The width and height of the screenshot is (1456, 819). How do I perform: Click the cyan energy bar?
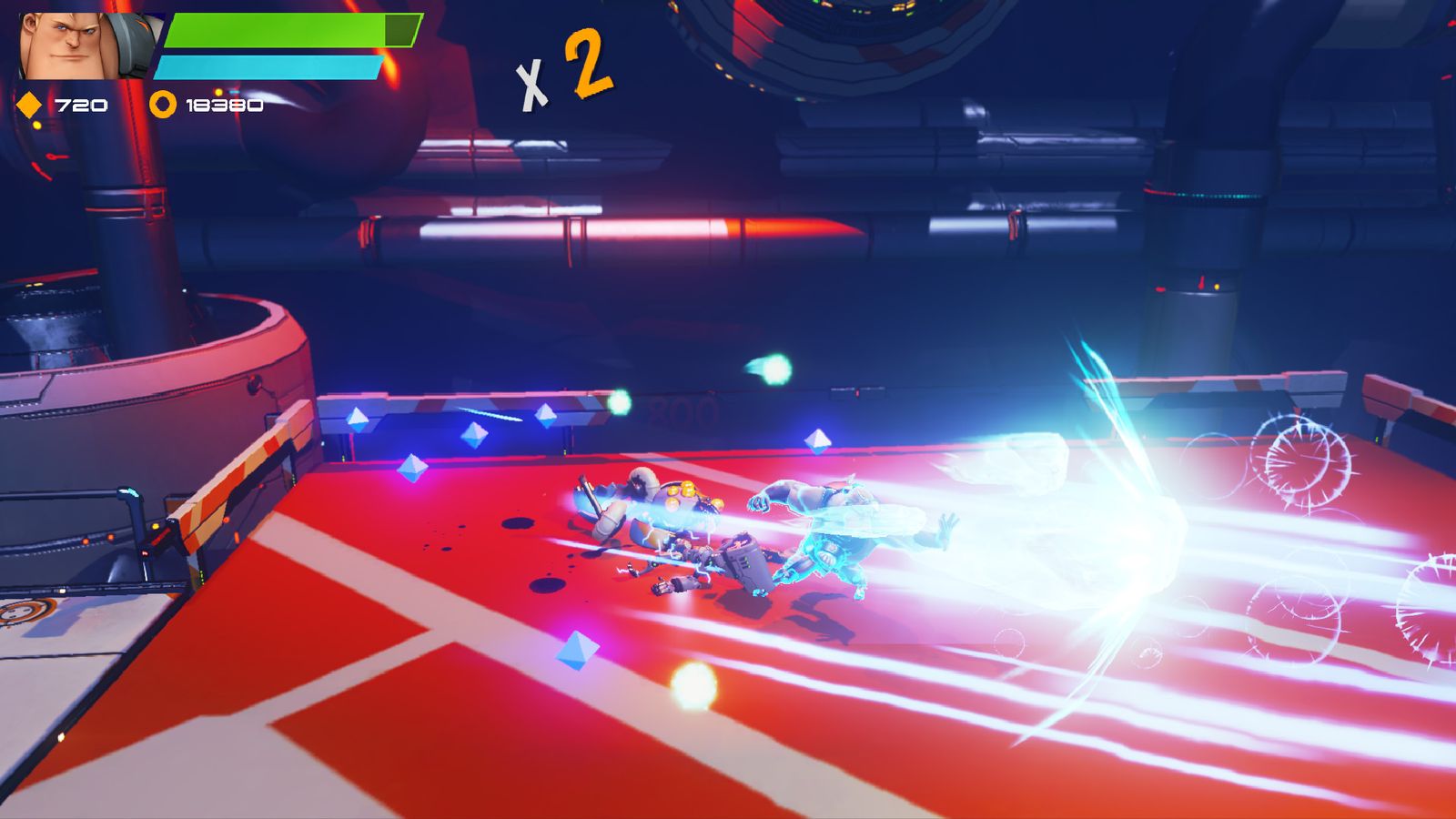(x=268, y=66)
